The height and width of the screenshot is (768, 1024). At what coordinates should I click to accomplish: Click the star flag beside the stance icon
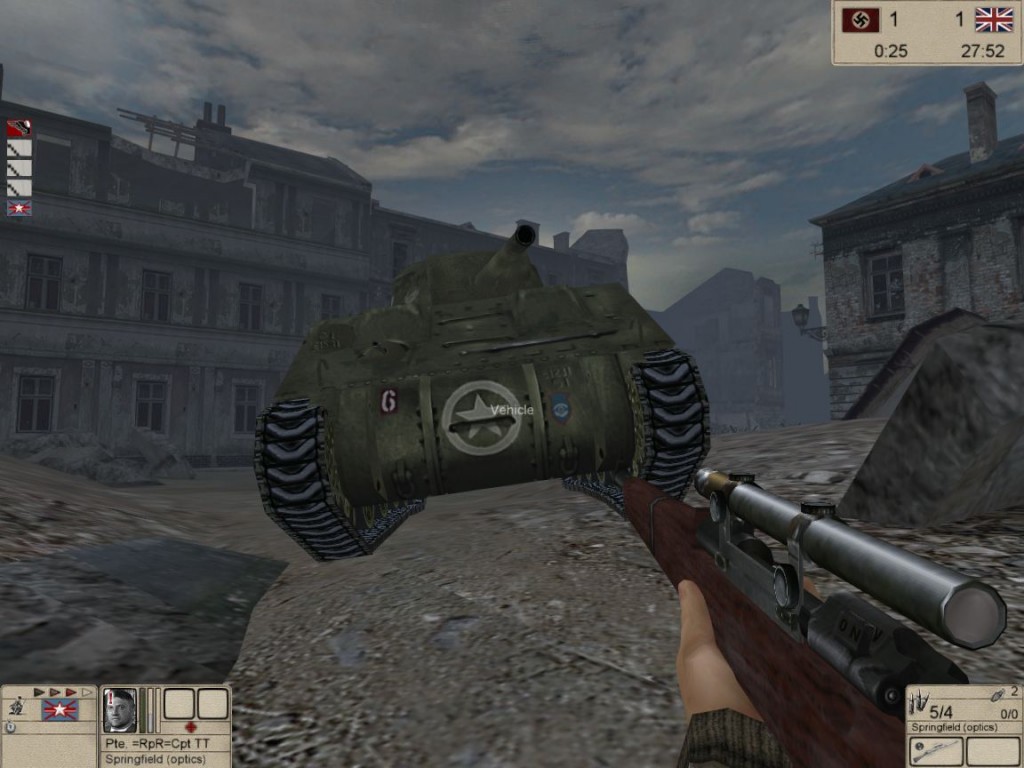pos(60,710)
